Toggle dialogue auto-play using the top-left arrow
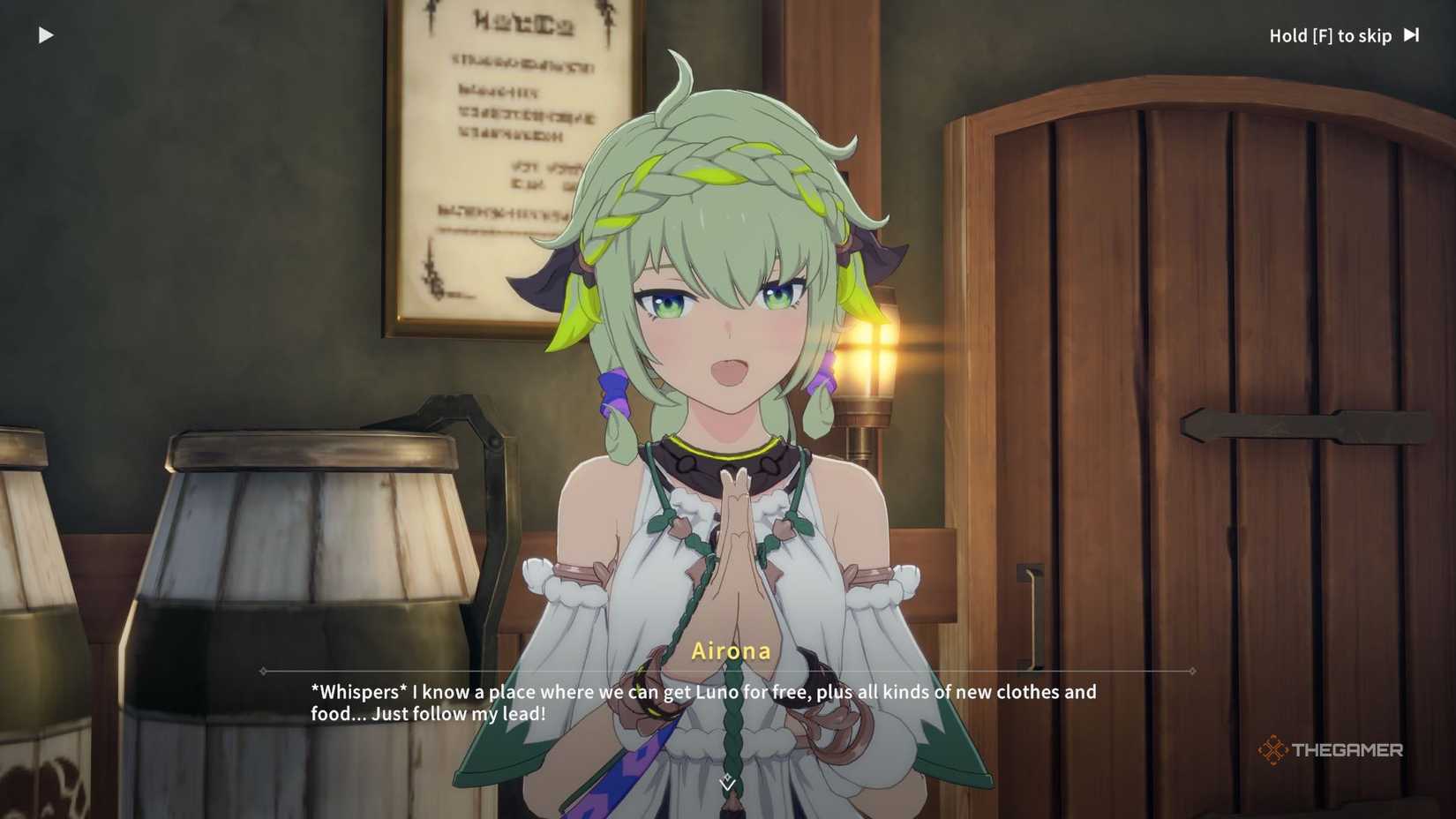 click(46, 34)
